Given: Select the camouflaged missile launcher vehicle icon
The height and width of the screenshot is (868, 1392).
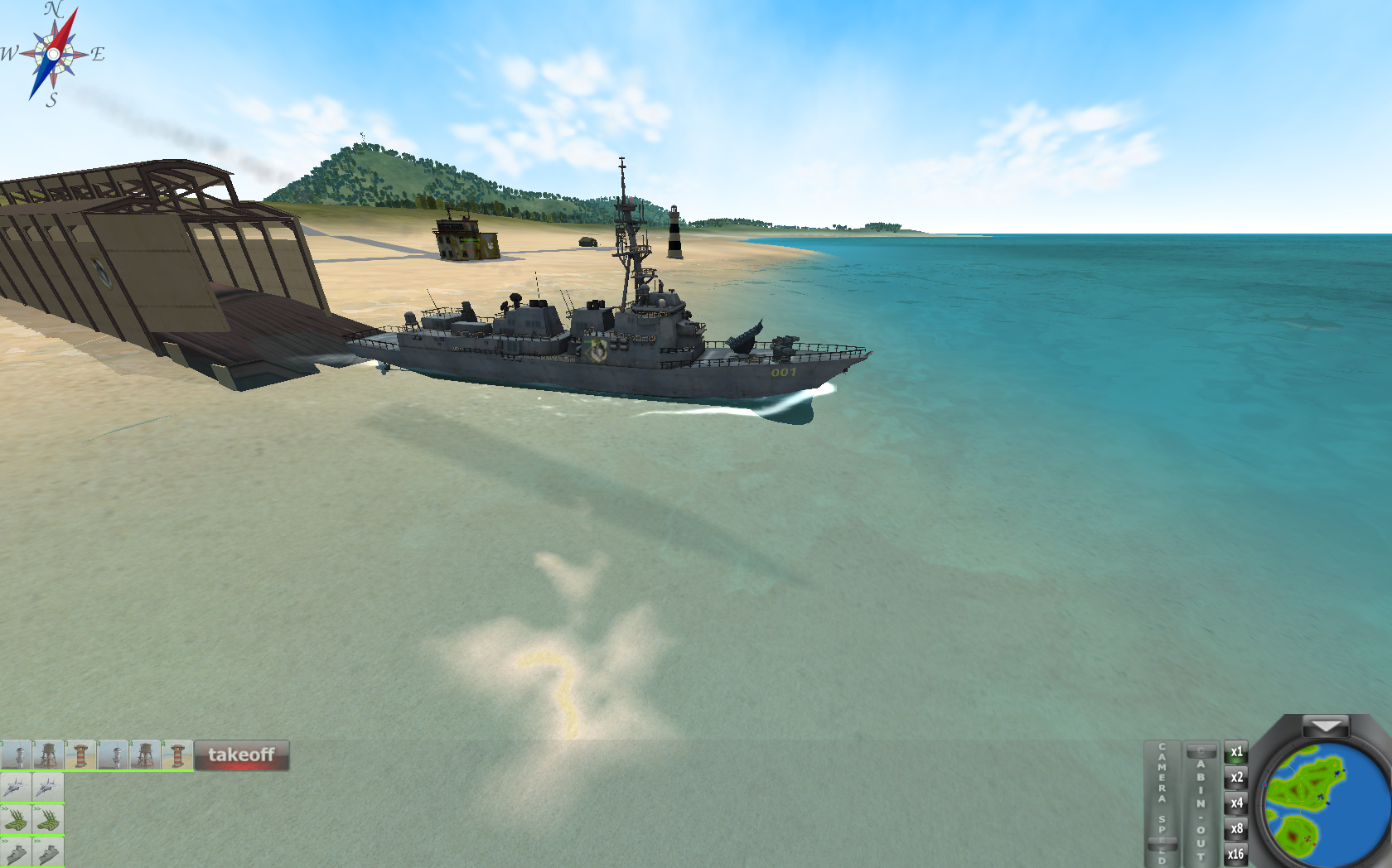Looking at the screenshot, I should click(x=16, y=820).
